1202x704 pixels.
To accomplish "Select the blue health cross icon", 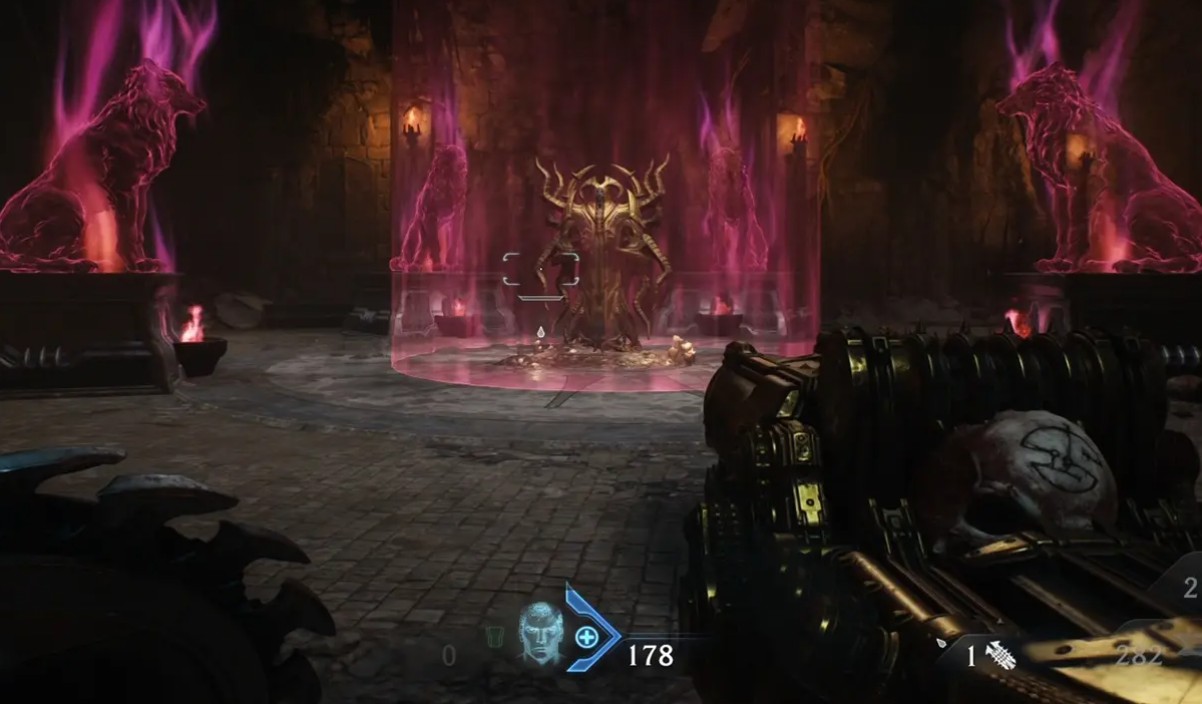I will coord(587,636).
